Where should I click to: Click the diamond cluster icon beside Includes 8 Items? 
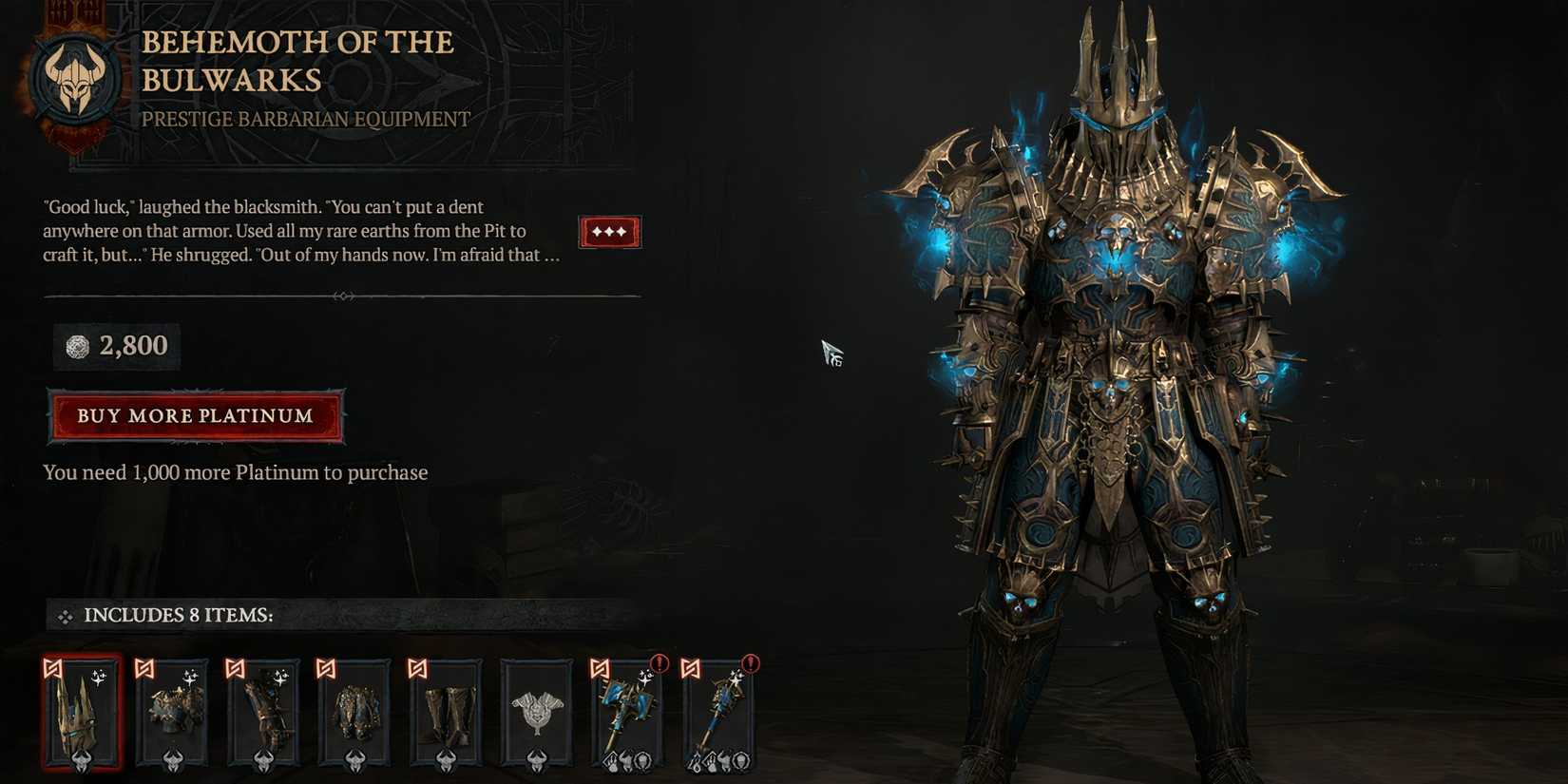point(67,616)
